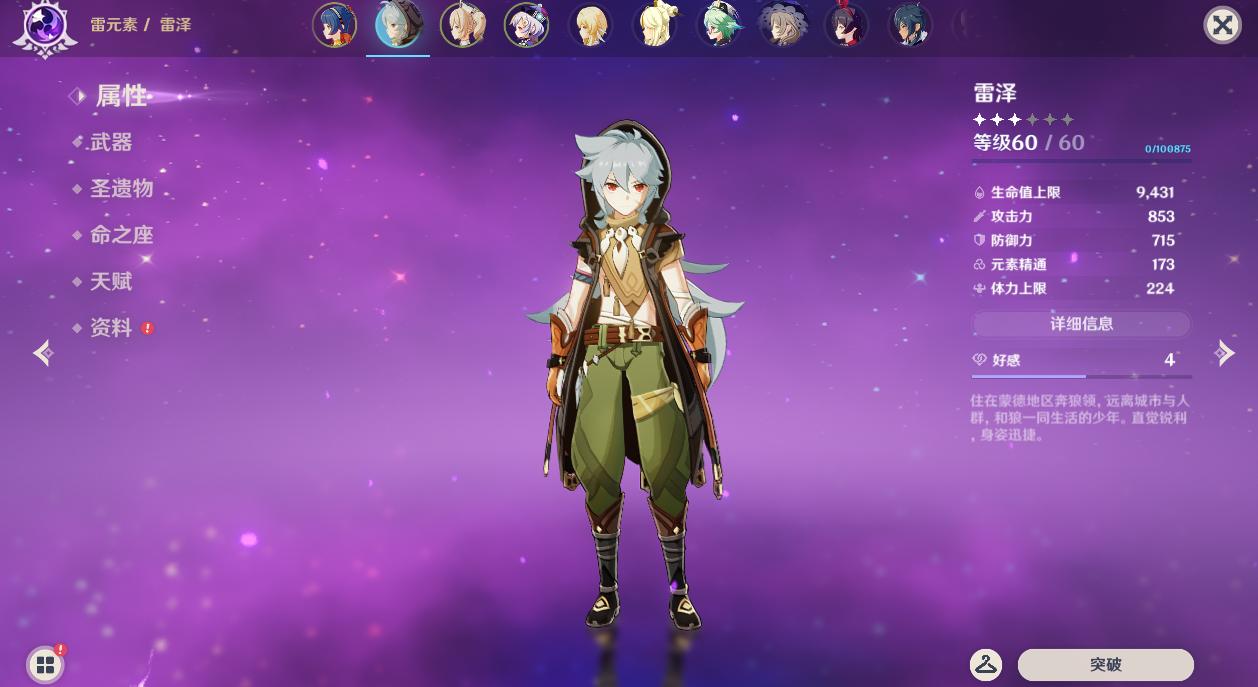Close the character screen
Image resolution: width=1258 pixels, height=687 pixels.
[1222, 25]
